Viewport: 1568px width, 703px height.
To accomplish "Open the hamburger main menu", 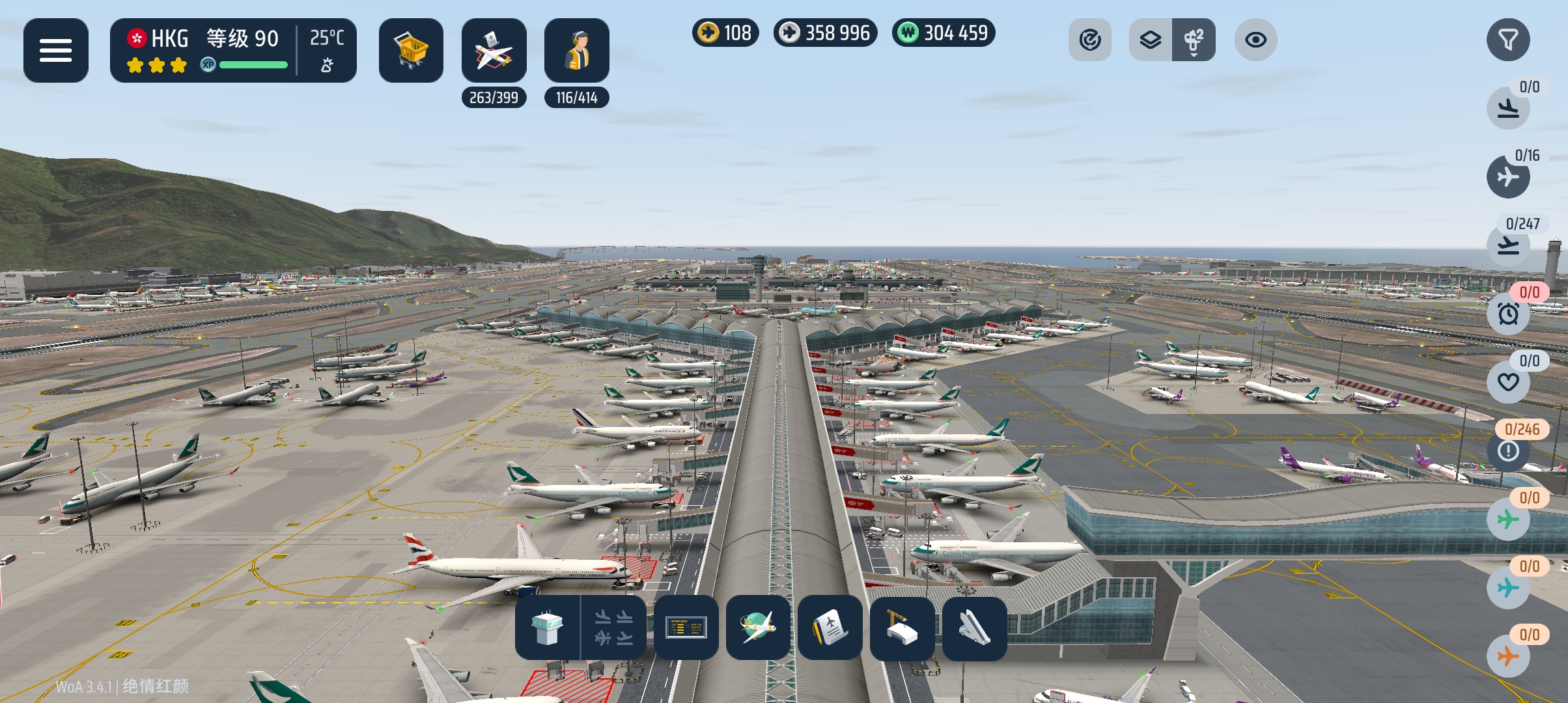I will (x=56, y=50).
